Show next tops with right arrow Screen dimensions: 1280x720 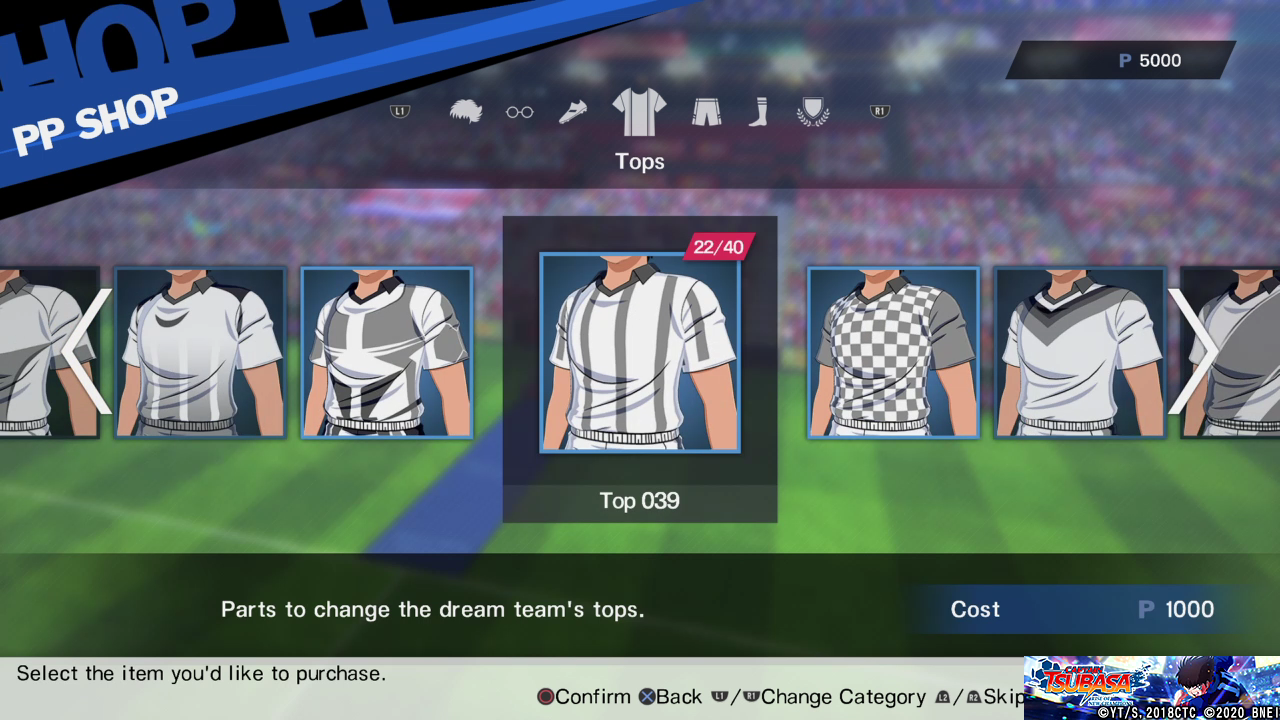coord(1192,351)
